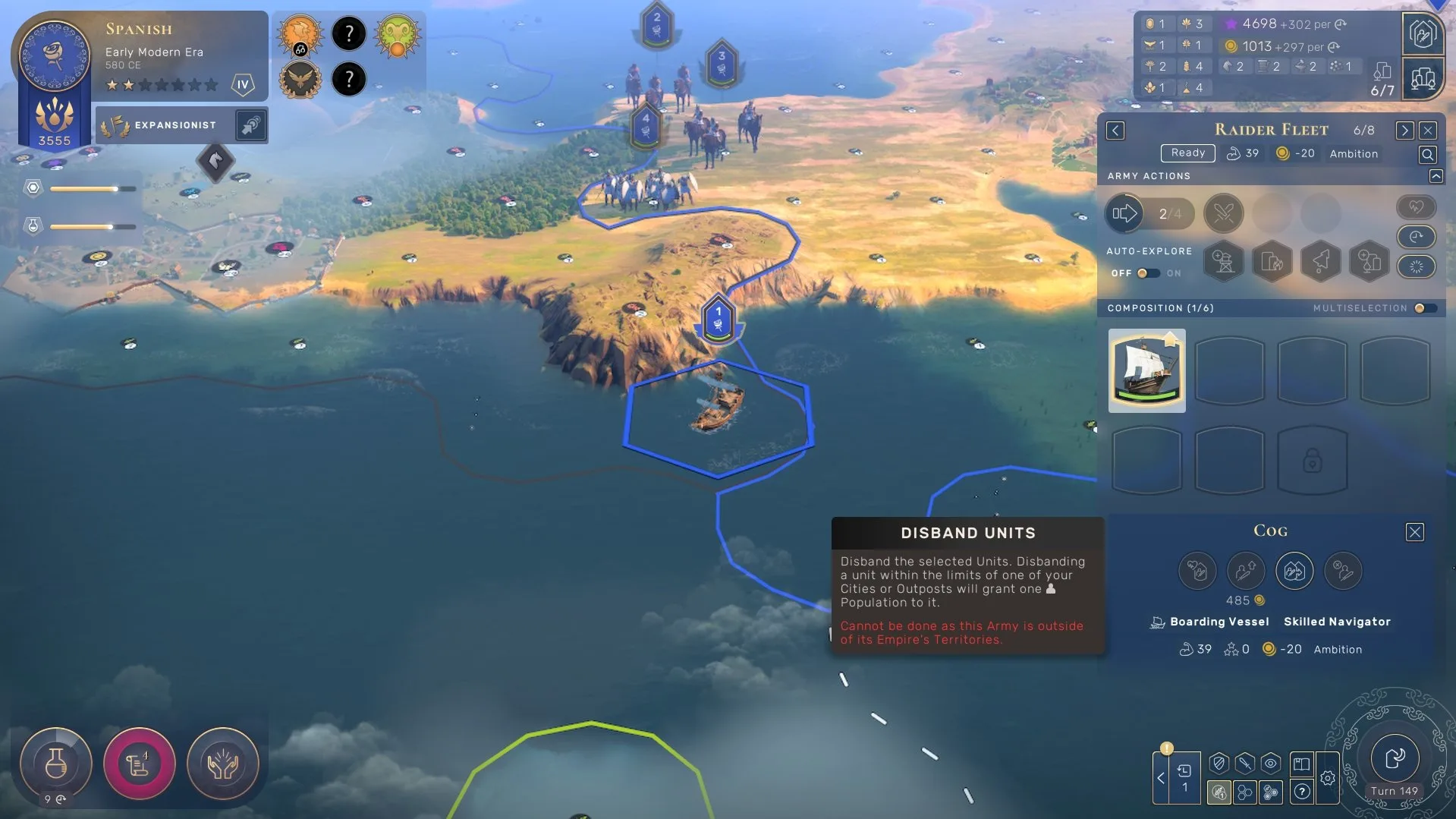Close the Cog unit details panel
This screenshot has width=1456, height=819.
tap(1415, 532)
